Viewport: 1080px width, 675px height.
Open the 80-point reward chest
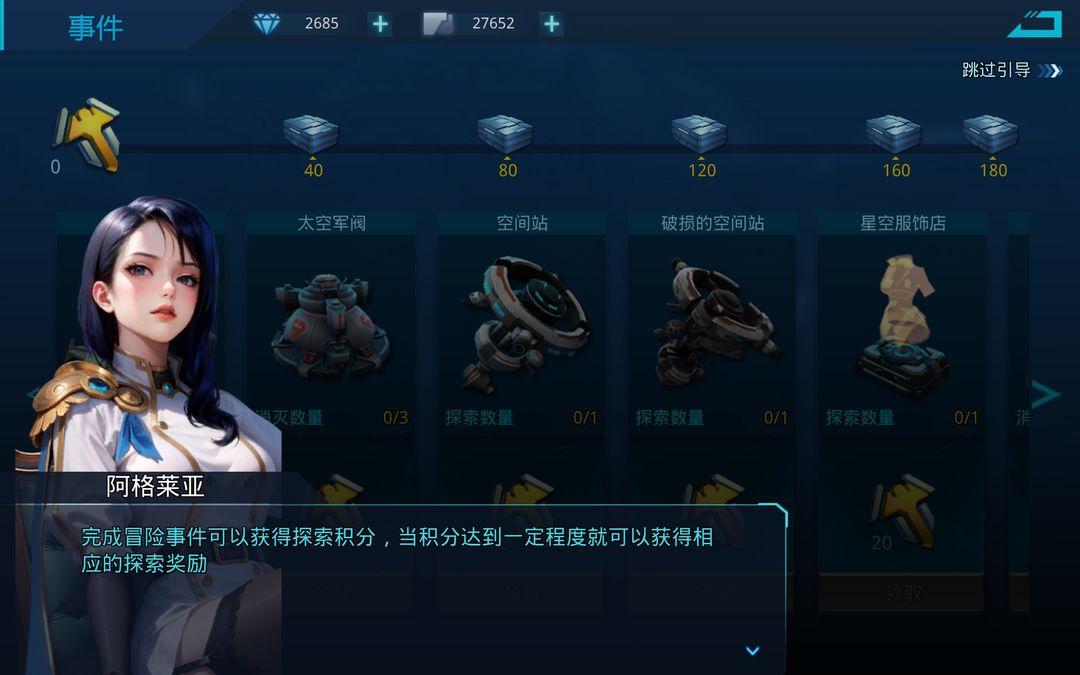pos(505,134)
